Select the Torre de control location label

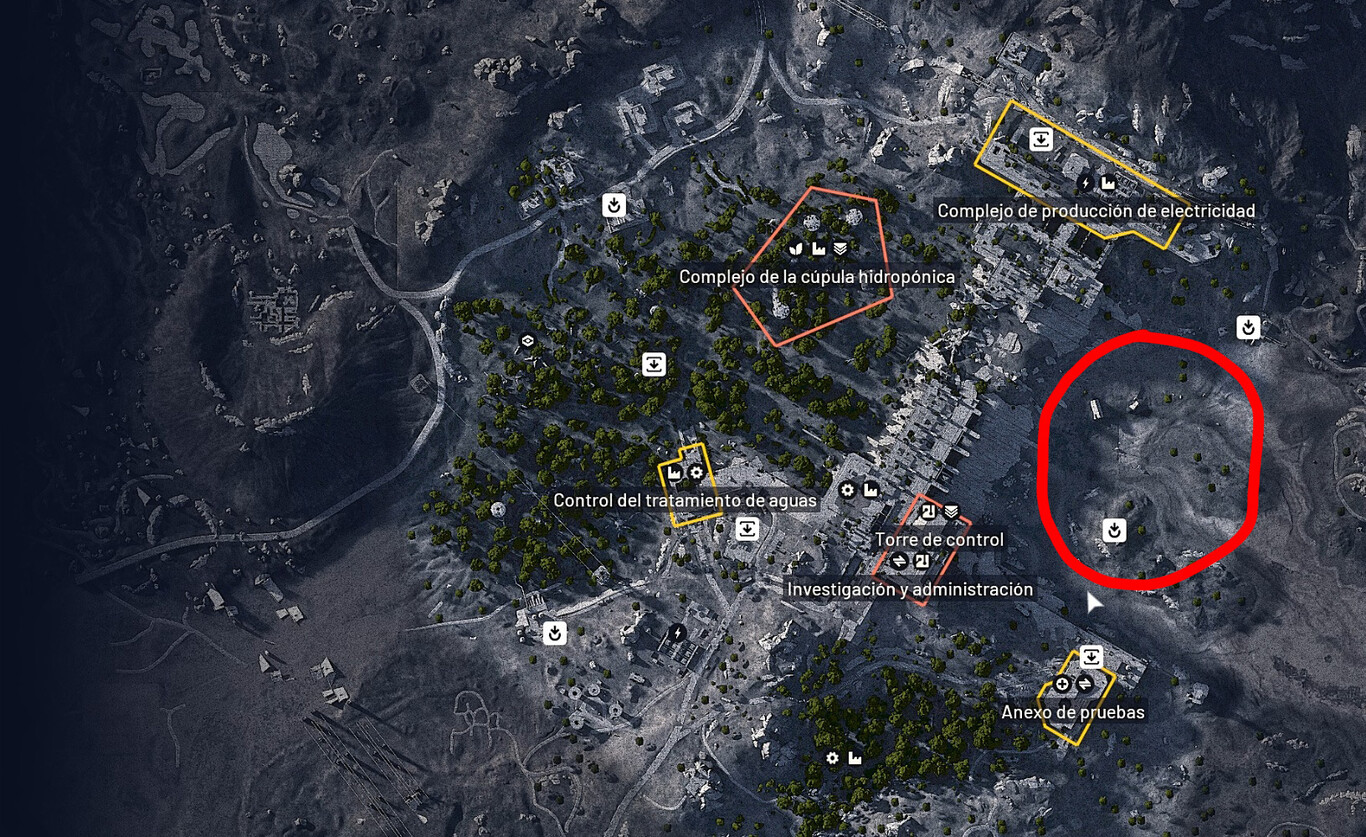[x=938, y=539]
